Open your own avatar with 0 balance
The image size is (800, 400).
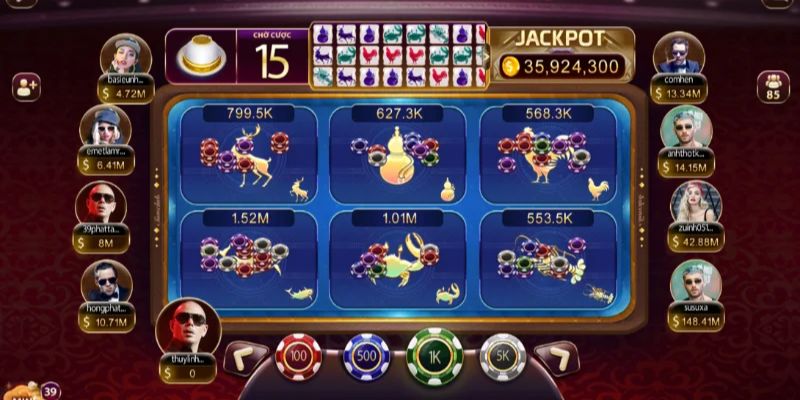[x=187, y=327]
